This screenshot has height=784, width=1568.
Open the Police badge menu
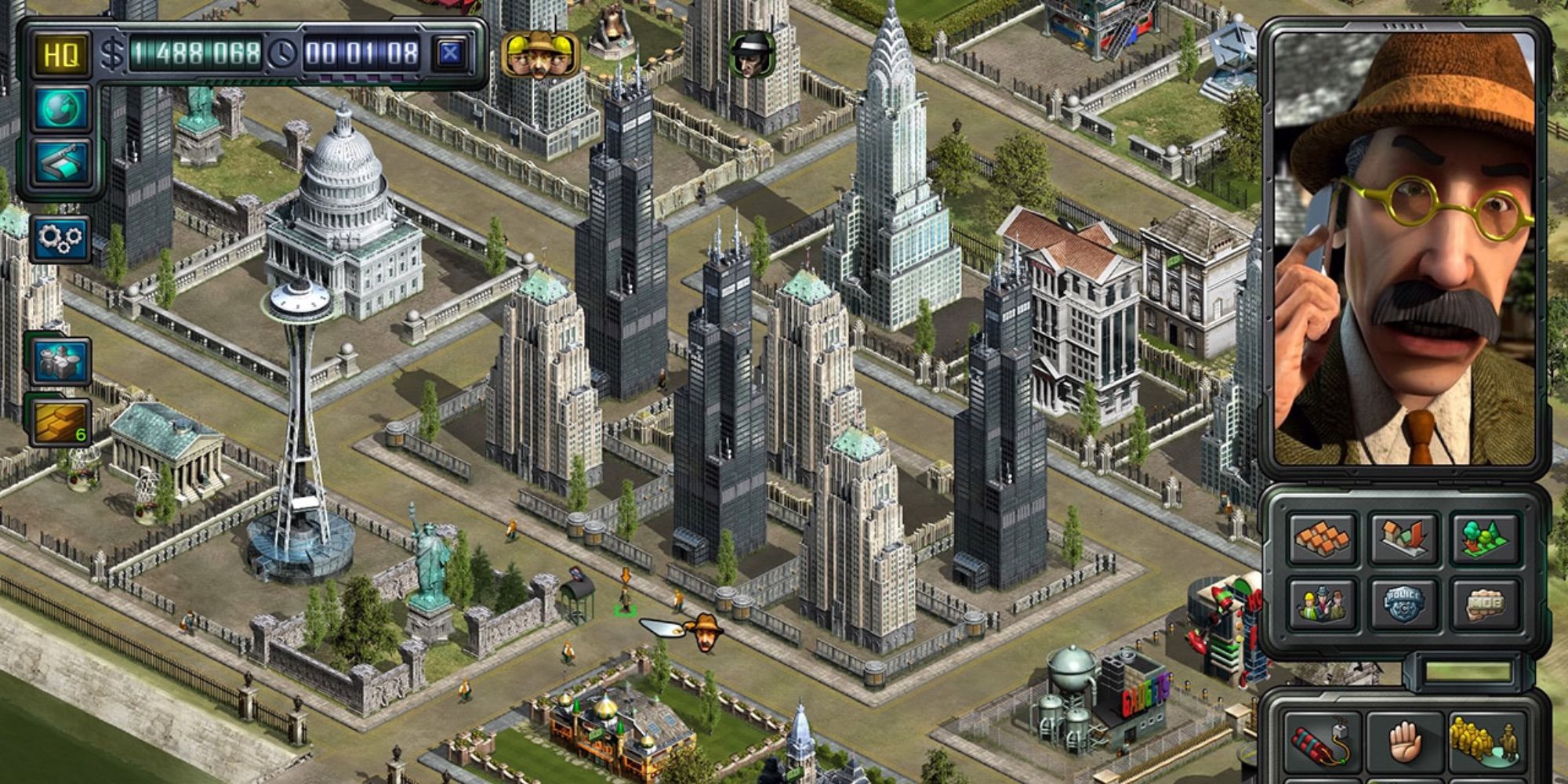point(1403,604)
